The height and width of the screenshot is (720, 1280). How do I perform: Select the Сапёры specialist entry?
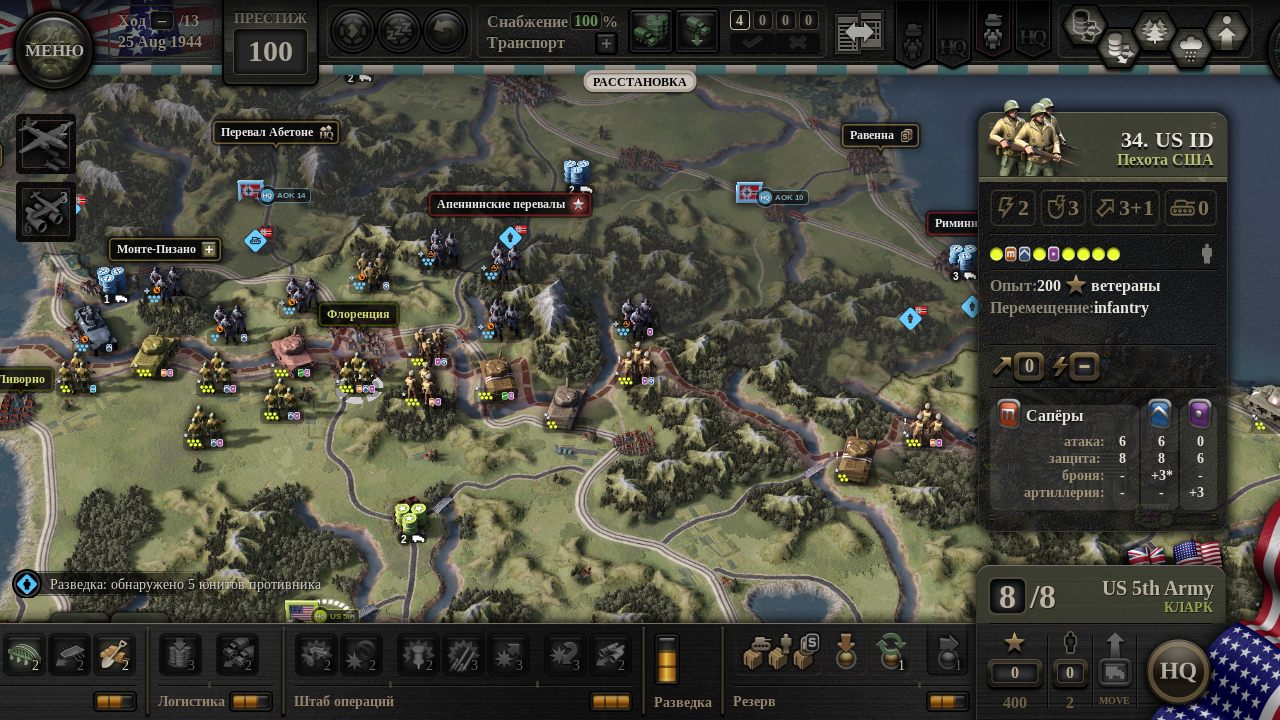[x=1054, y=415]
